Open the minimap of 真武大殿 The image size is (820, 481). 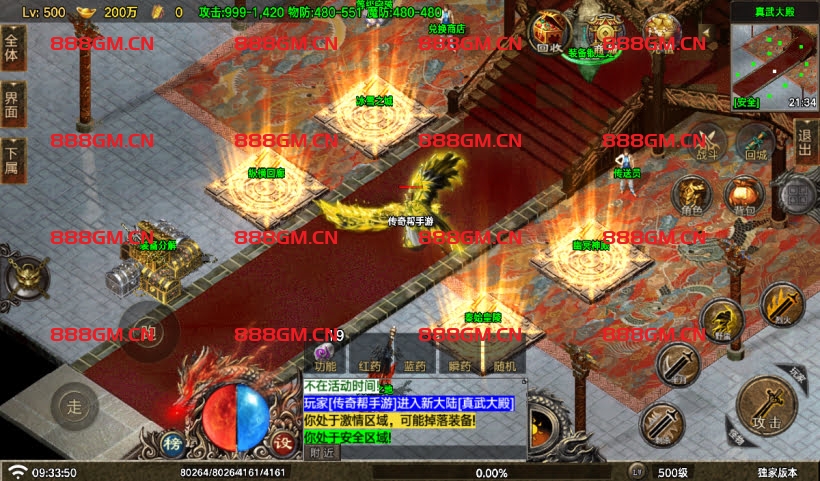point(773,58)
